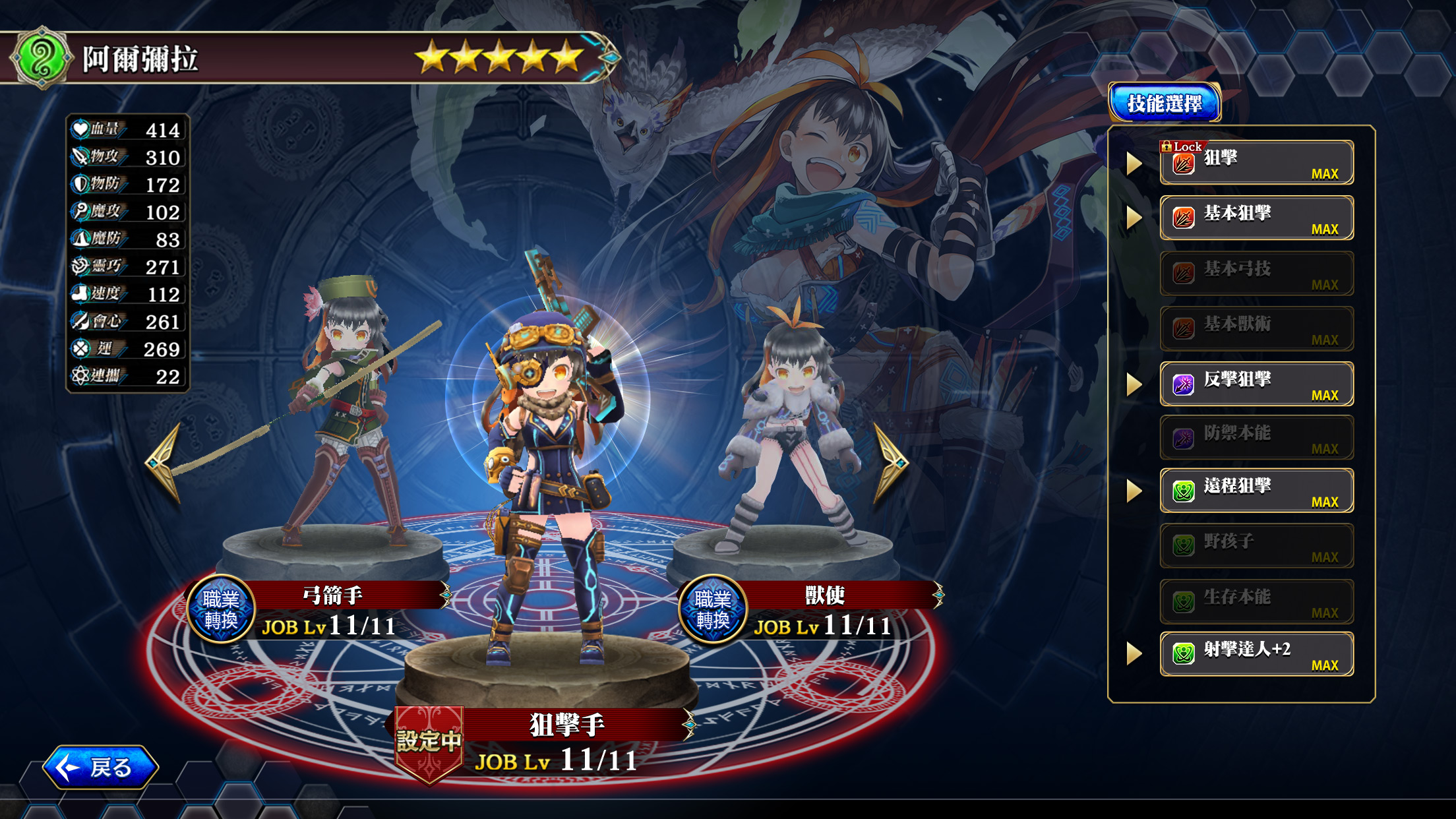
Task: Pick the 基本獸術 skill row
Action: click(1256, 328)
